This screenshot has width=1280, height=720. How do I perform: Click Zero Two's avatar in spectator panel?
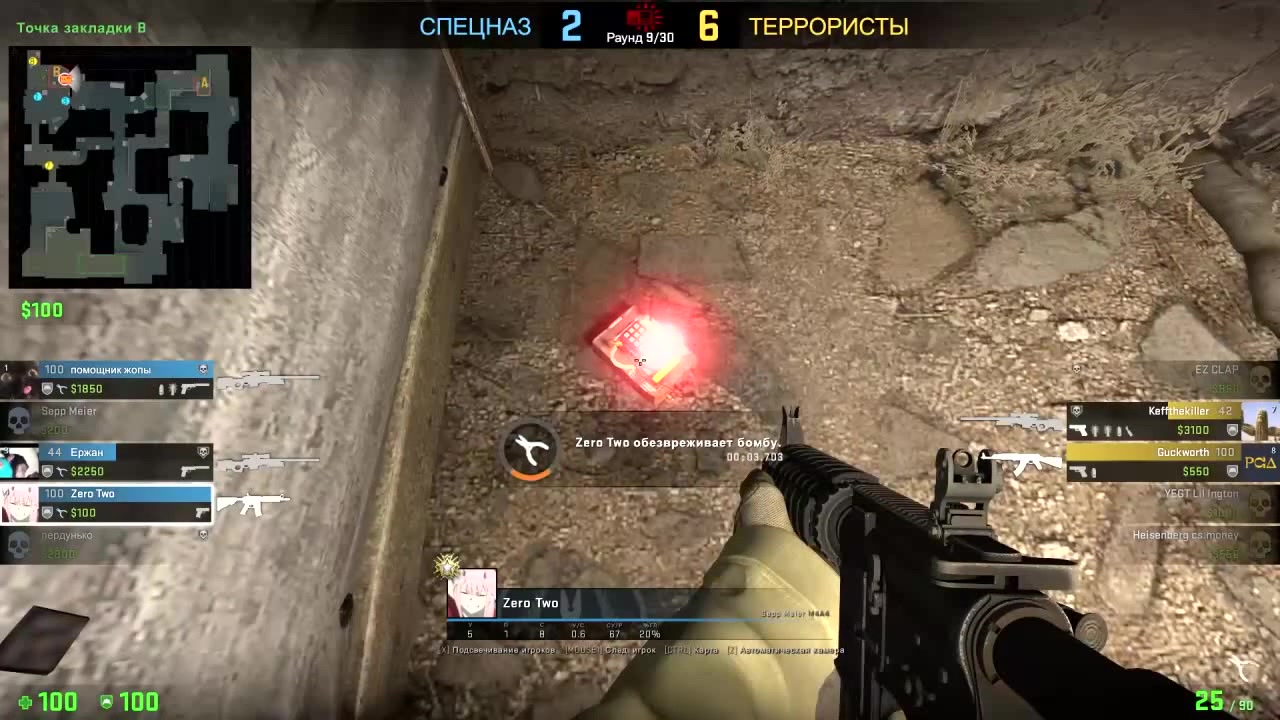pos(471,594)
